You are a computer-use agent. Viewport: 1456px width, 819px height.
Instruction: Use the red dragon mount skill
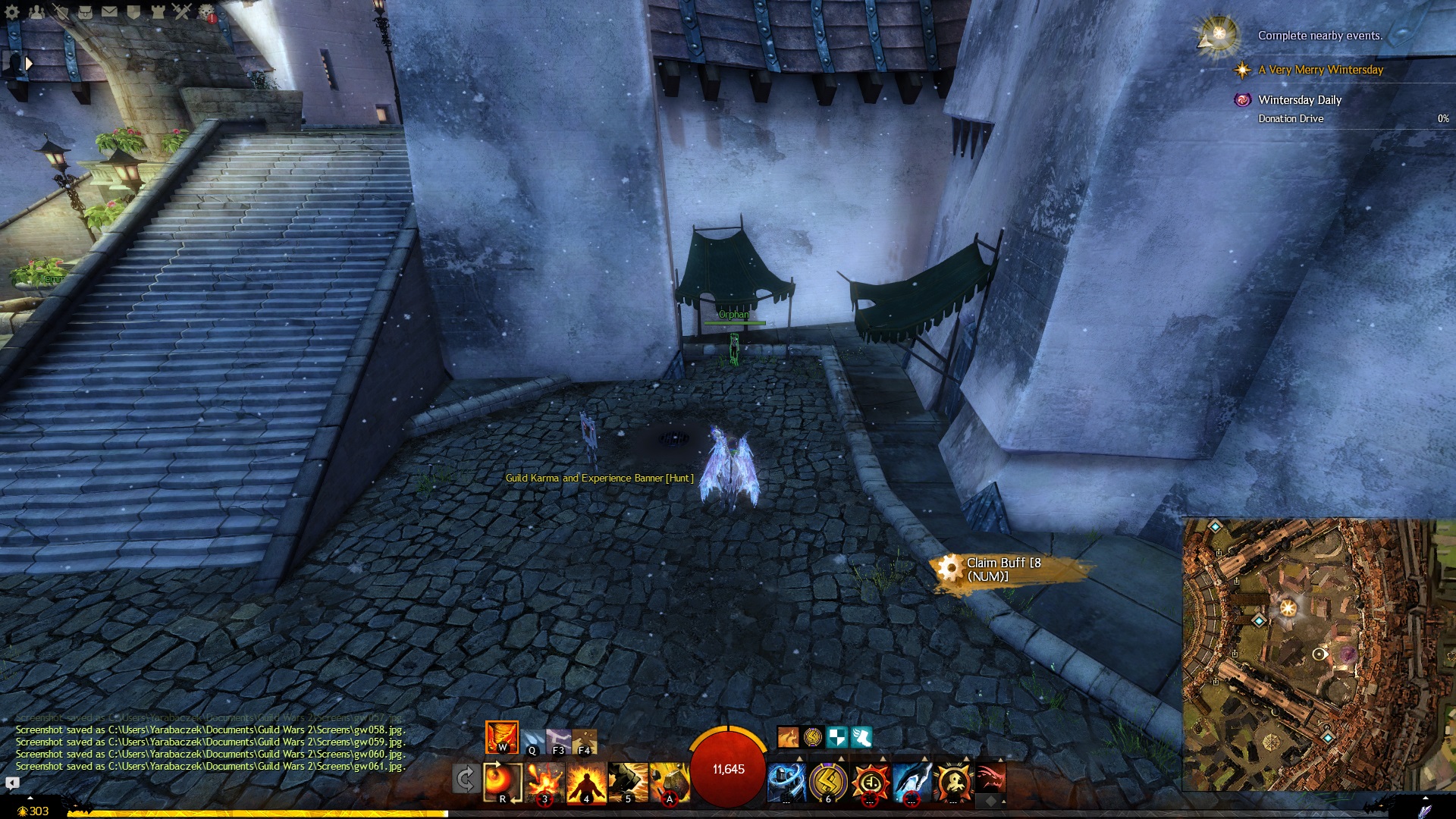point(990,779)
